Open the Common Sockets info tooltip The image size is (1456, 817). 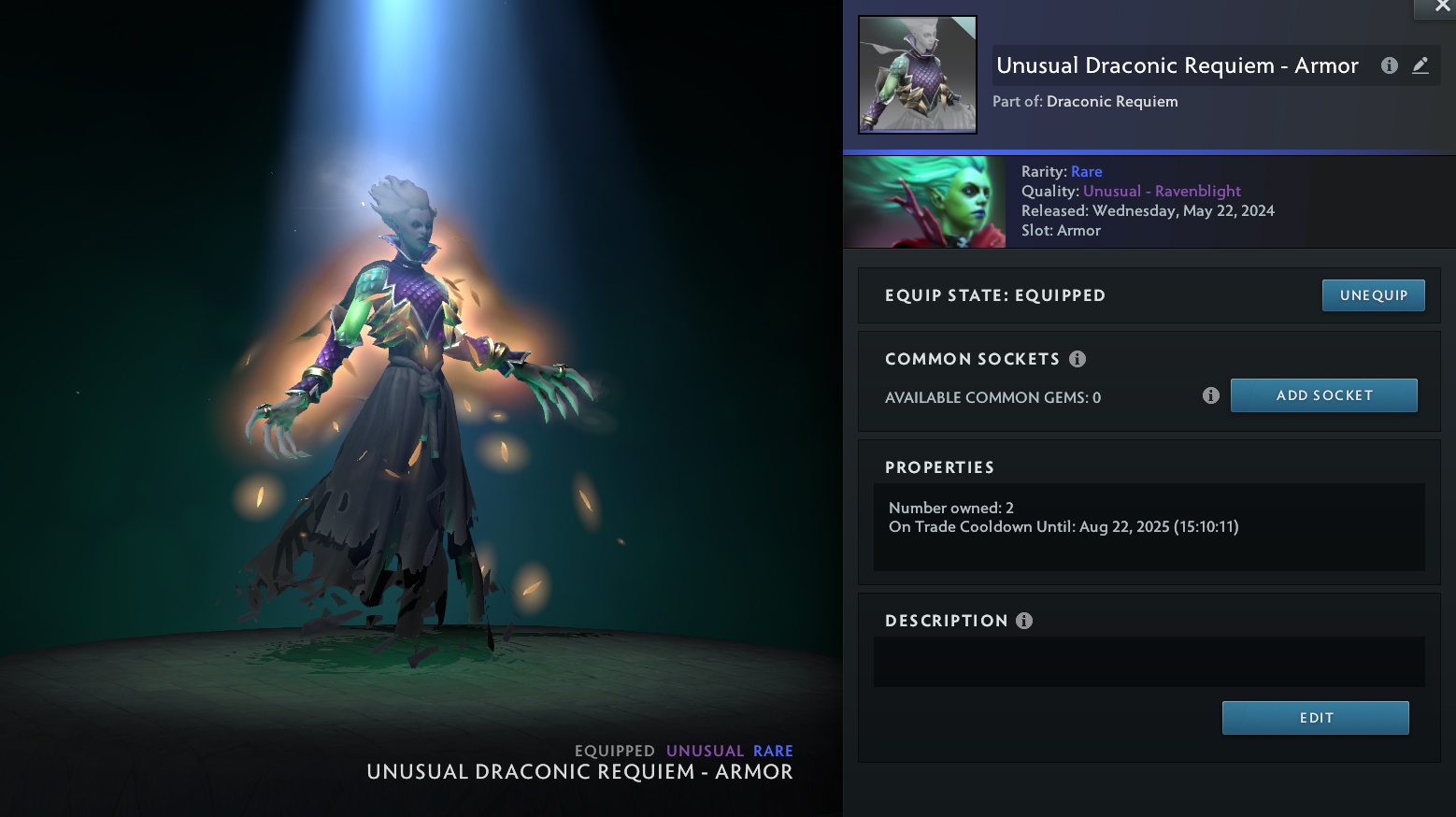(x=1078, y=359)
